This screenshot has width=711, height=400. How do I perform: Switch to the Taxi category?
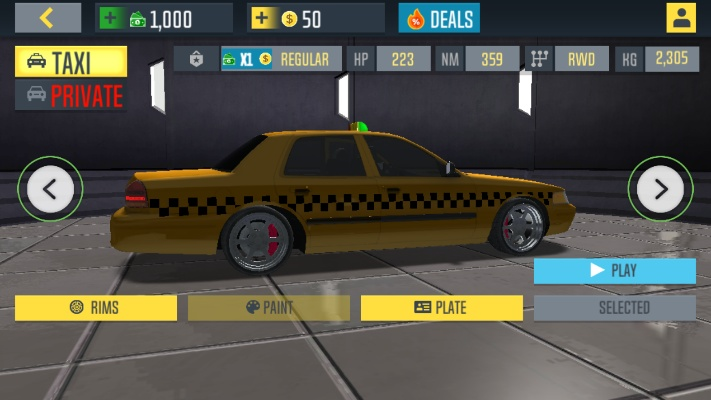pos(71,62)
